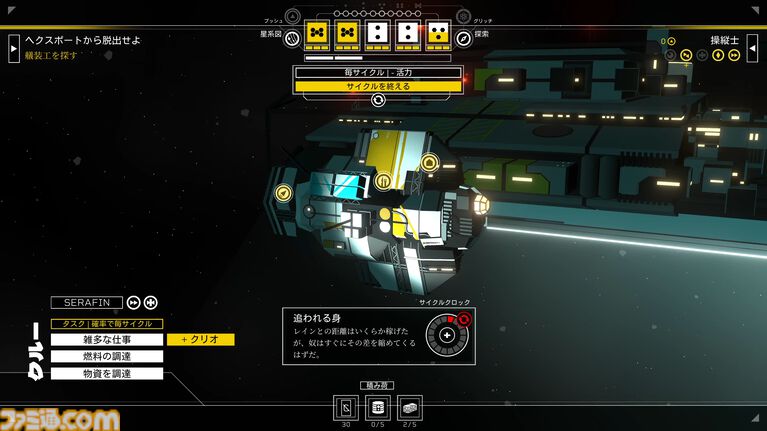This screenshot has height=431, width=767.
Task: Activate the Push (プッシュ) triangle icon
Action: [x=292, y=16]
